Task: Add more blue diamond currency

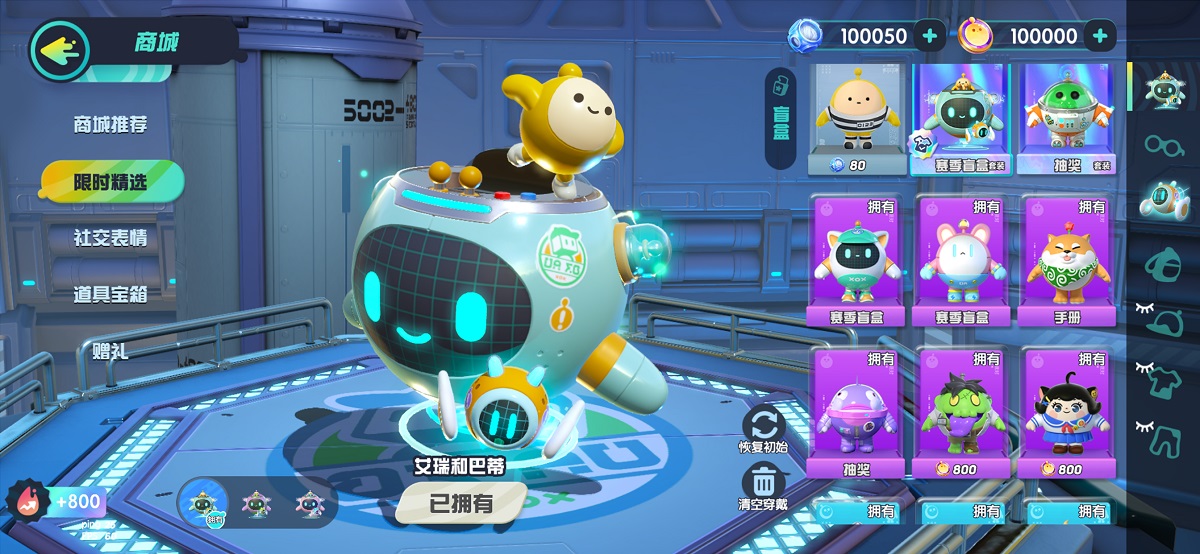Action: (930, 37)
